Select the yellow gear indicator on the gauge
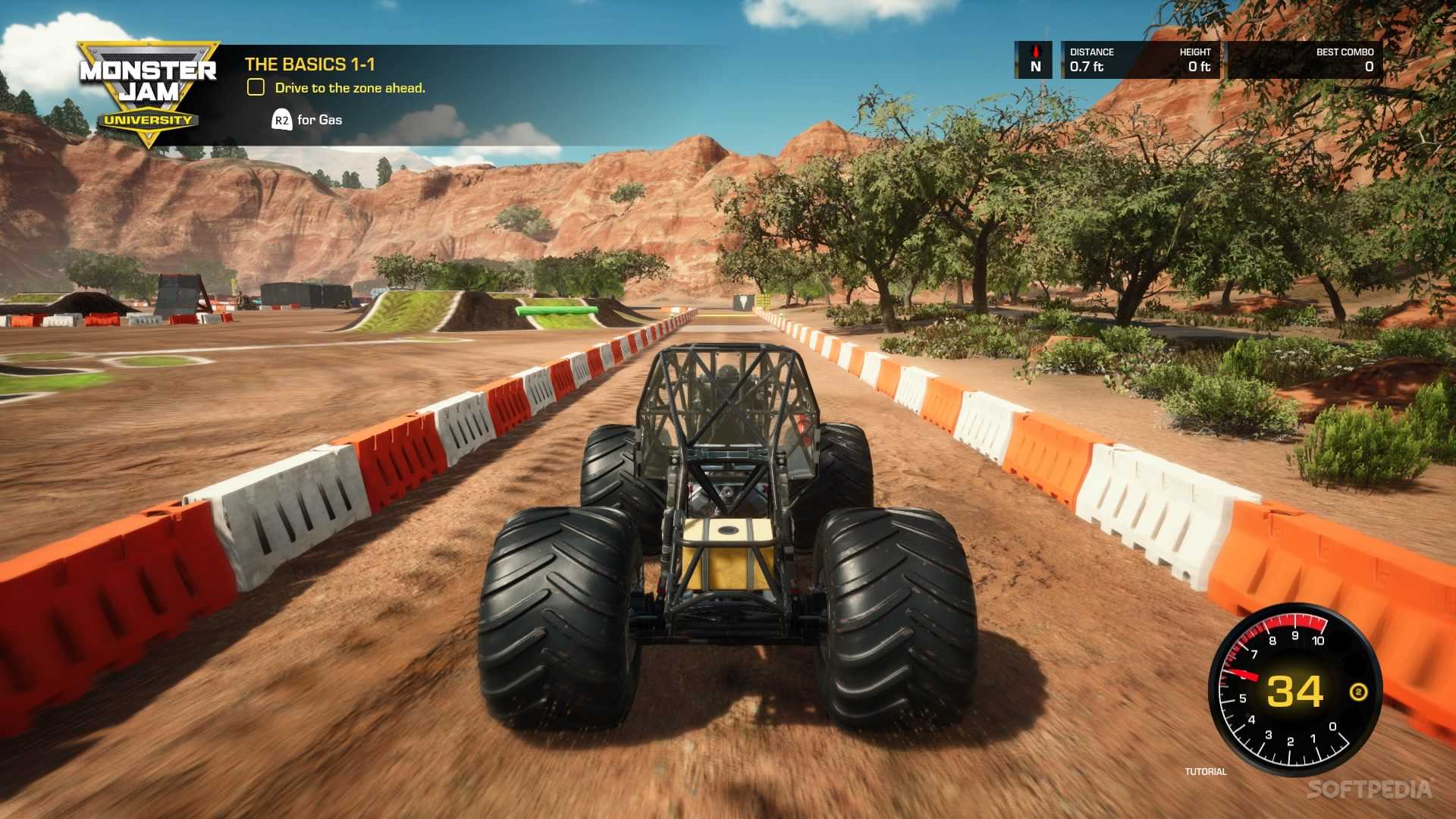Screen dimensions: 1456x819 (1358, 692)
